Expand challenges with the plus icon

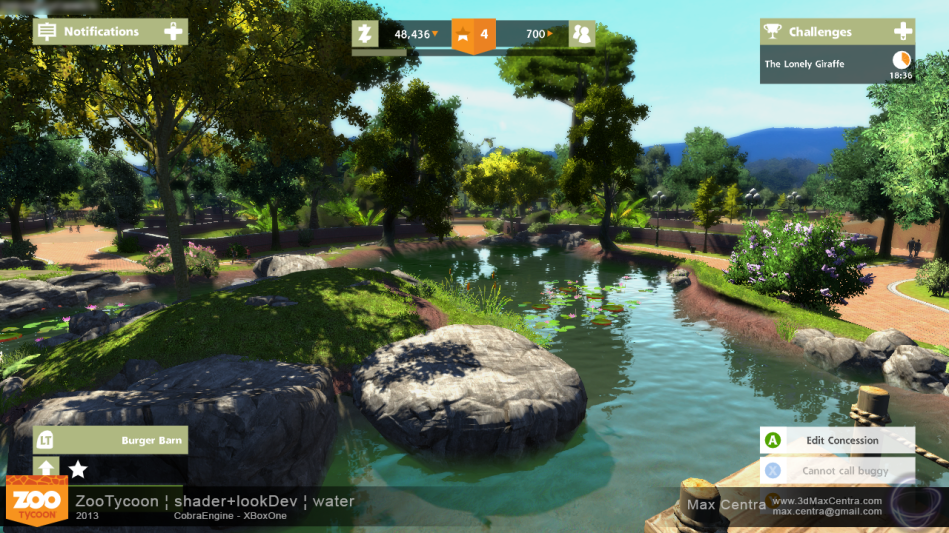coord(902,32)
